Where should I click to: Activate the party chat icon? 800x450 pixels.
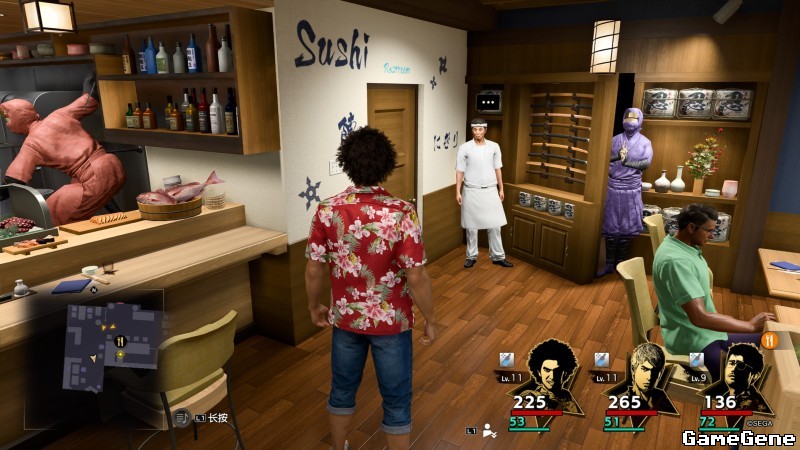tap(489, 430)
